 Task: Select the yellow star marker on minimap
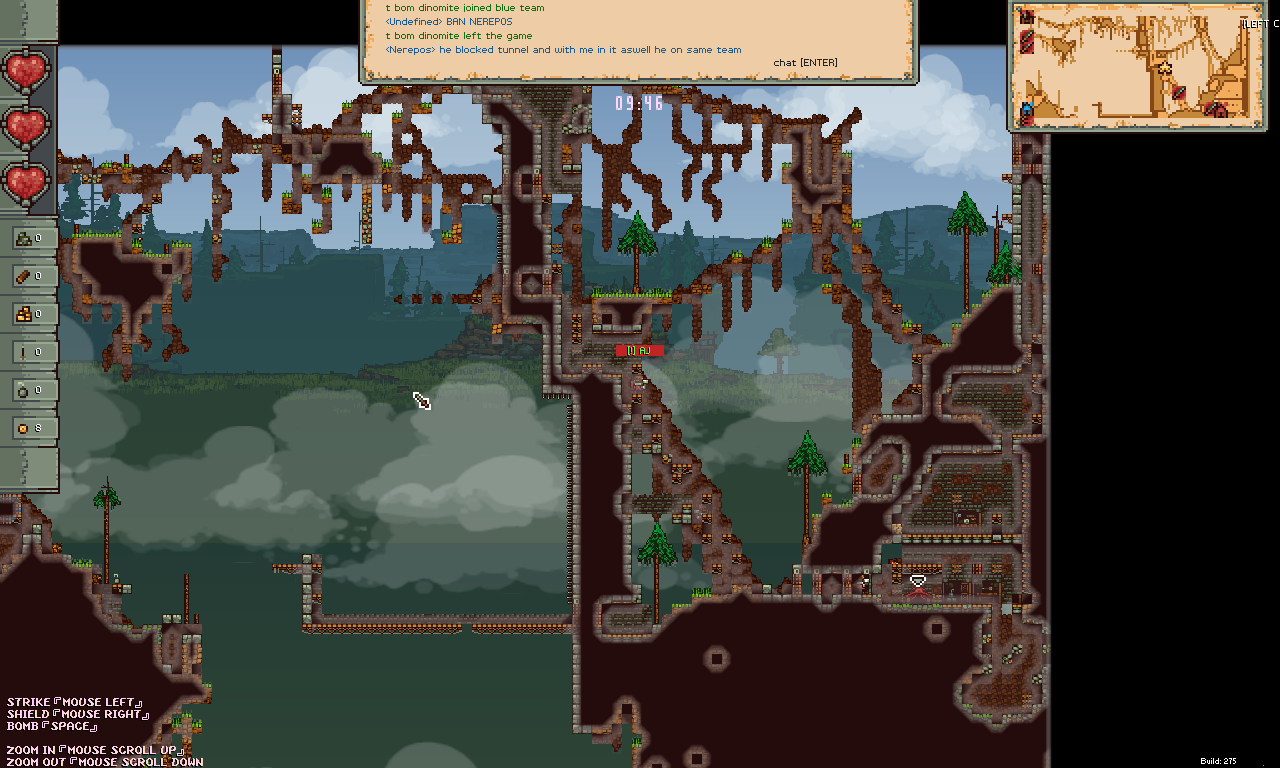(1165, 68)
